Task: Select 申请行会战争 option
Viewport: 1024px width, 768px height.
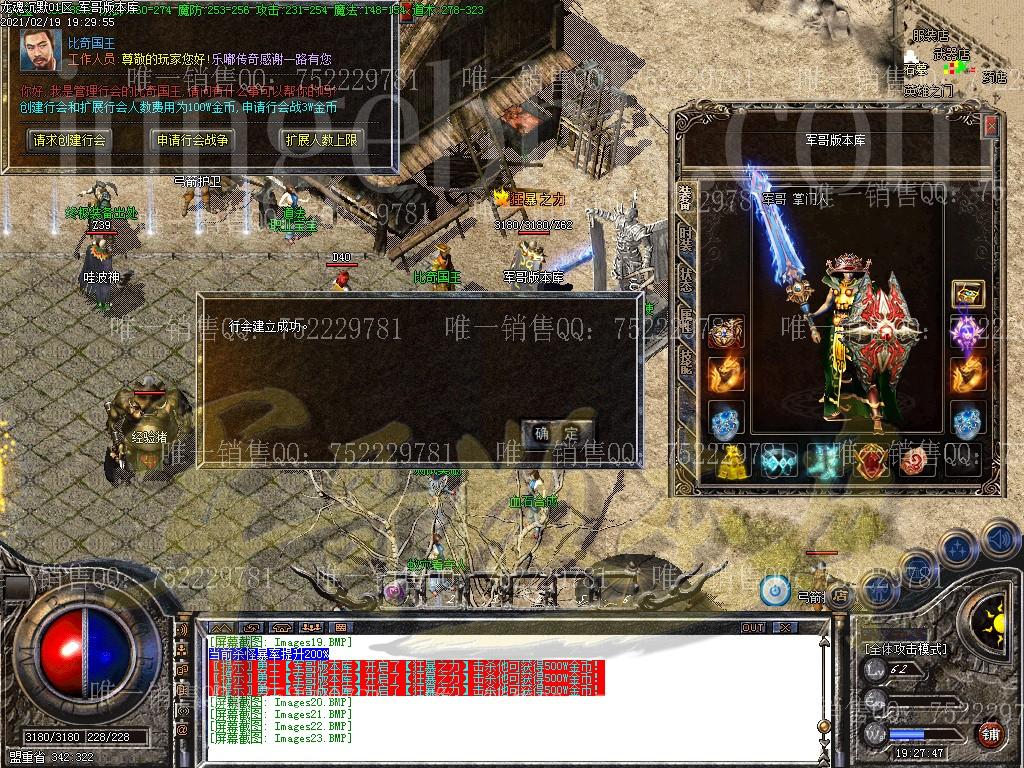Action: [x=193, y=140]
